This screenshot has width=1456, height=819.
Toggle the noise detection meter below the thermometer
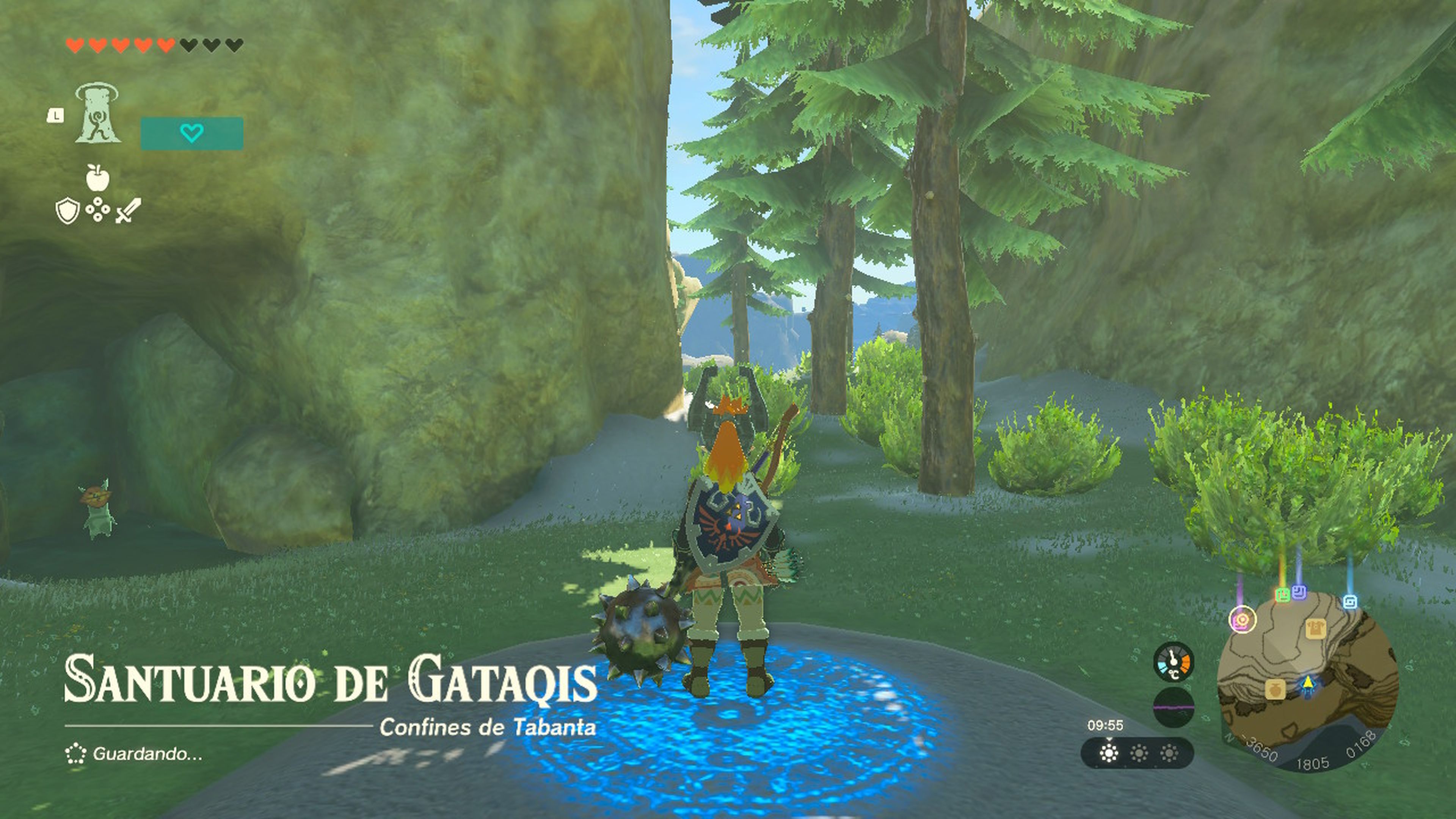pyautogui.click(x=1174, y=708)
